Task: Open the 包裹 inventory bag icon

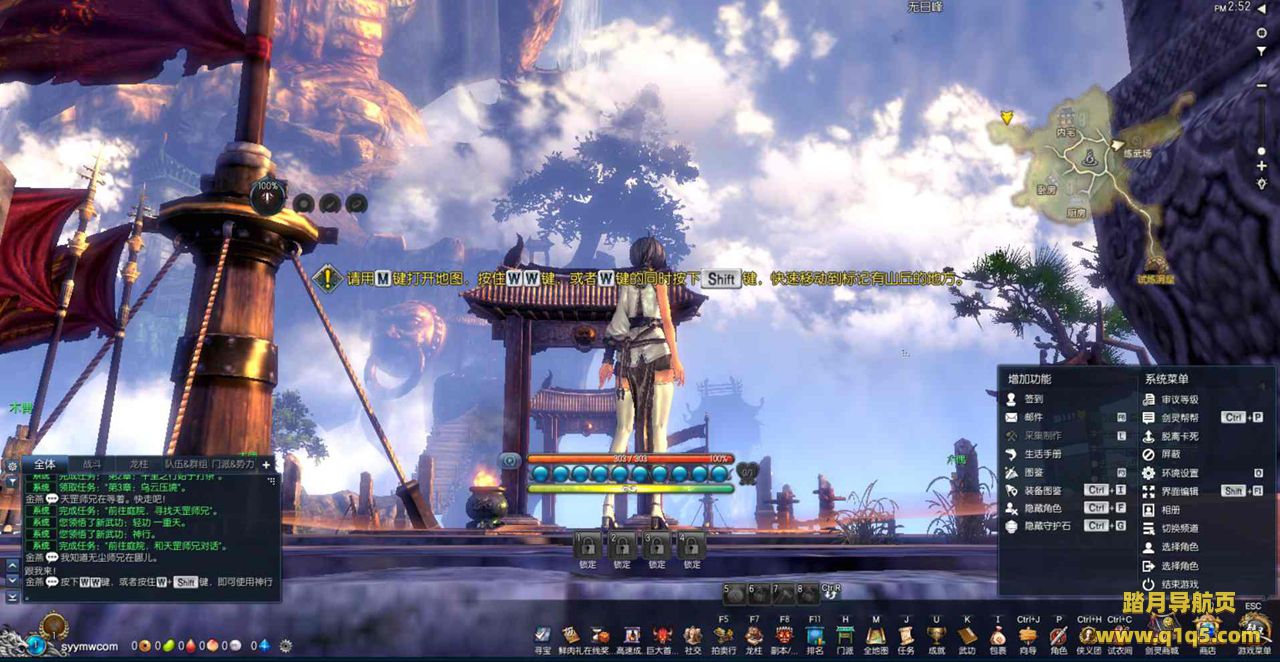Action: click(998, 636)
